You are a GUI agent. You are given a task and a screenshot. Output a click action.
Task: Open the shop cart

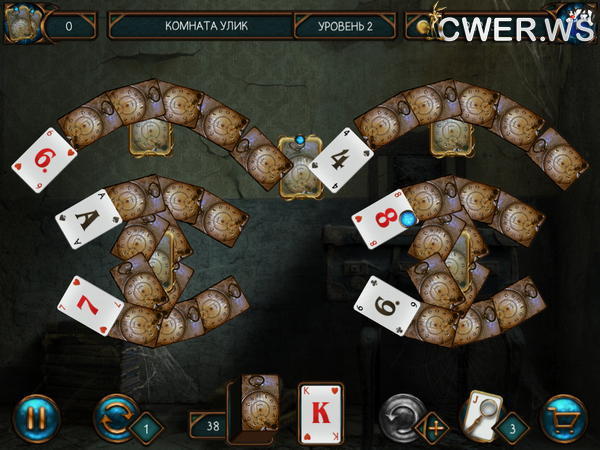tap(563, 415)
